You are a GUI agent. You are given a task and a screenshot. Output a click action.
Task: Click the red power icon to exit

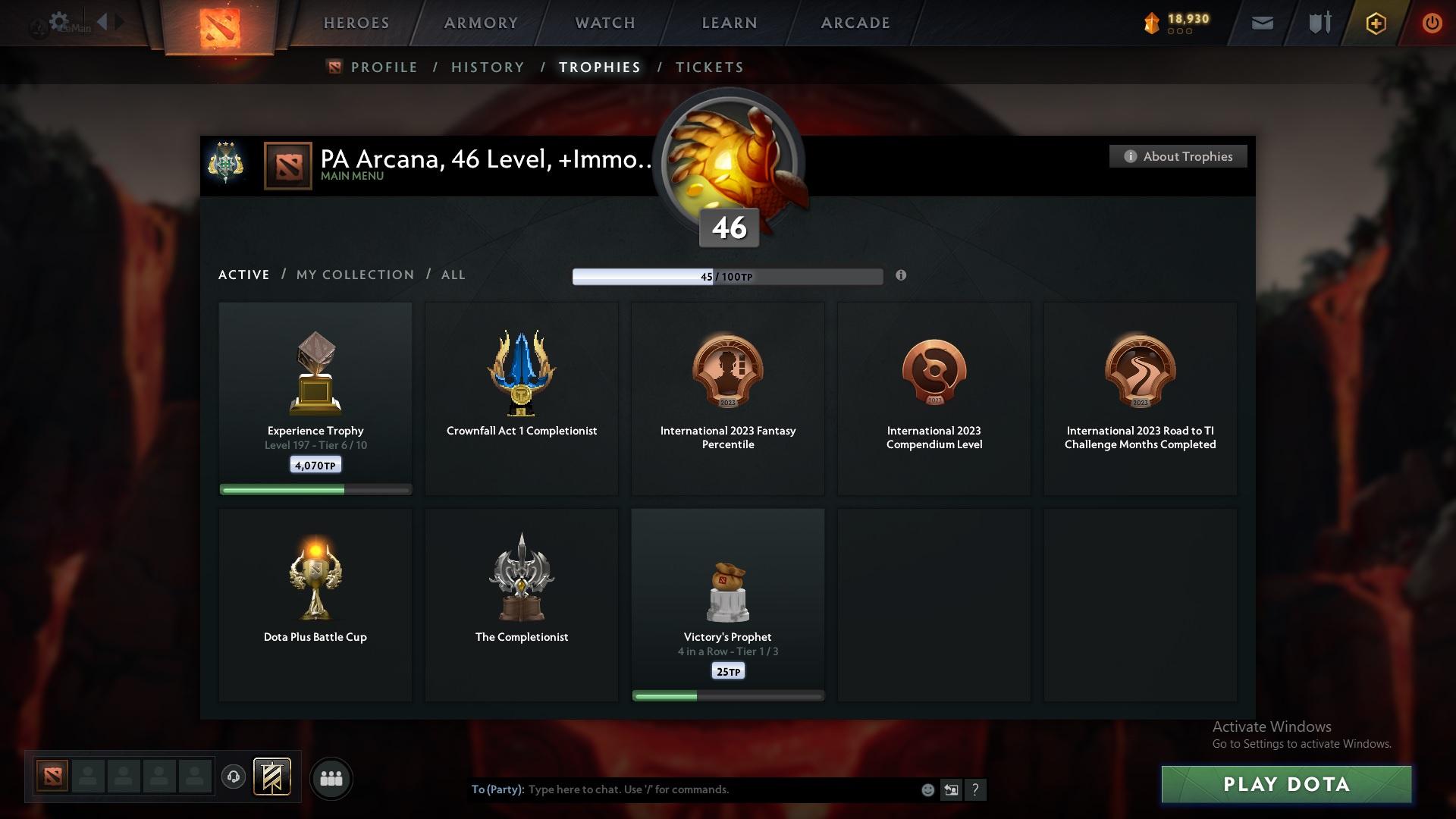(x=1432, y=23)
